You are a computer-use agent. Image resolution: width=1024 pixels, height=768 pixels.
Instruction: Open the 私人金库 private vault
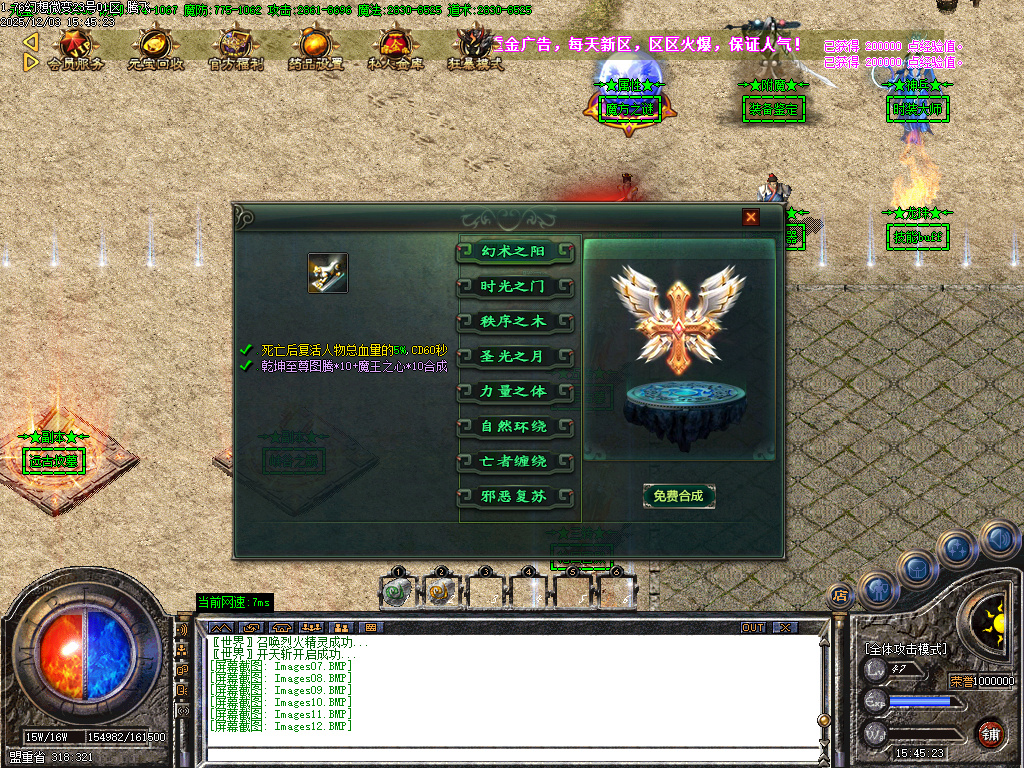(395, 48)
